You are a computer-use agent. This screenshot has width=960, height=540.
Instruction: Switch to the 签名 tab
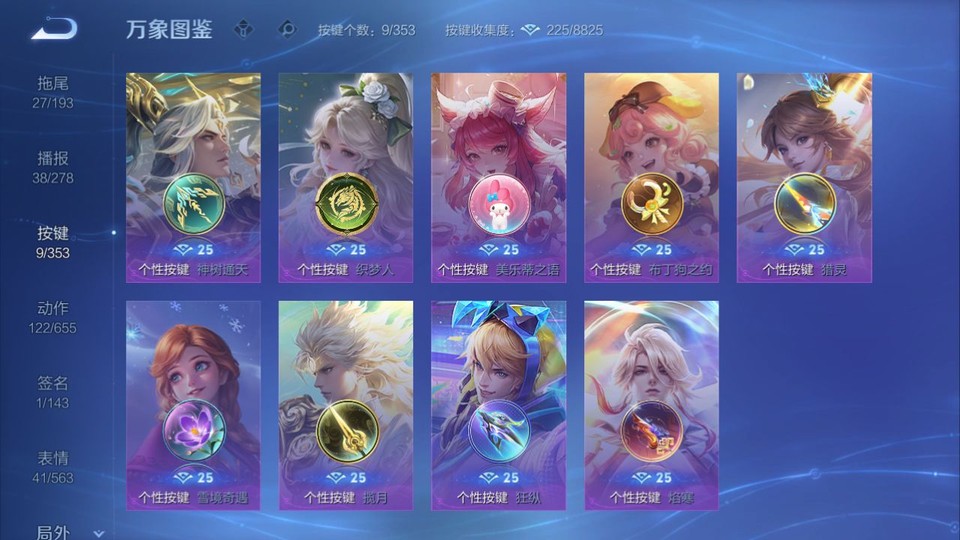point(53,391)
